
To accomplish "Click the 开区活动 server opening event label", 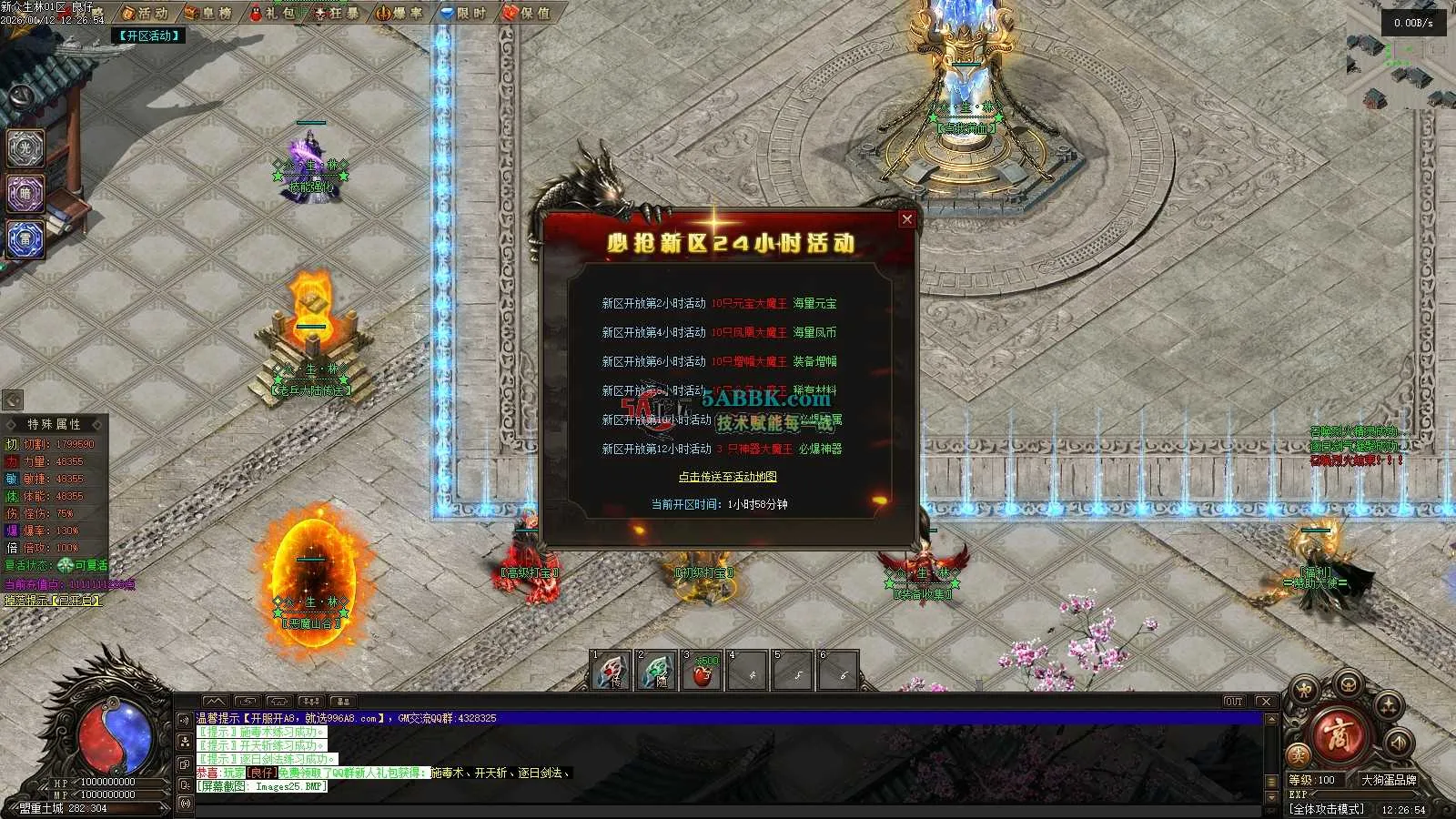I will point(150,35).
